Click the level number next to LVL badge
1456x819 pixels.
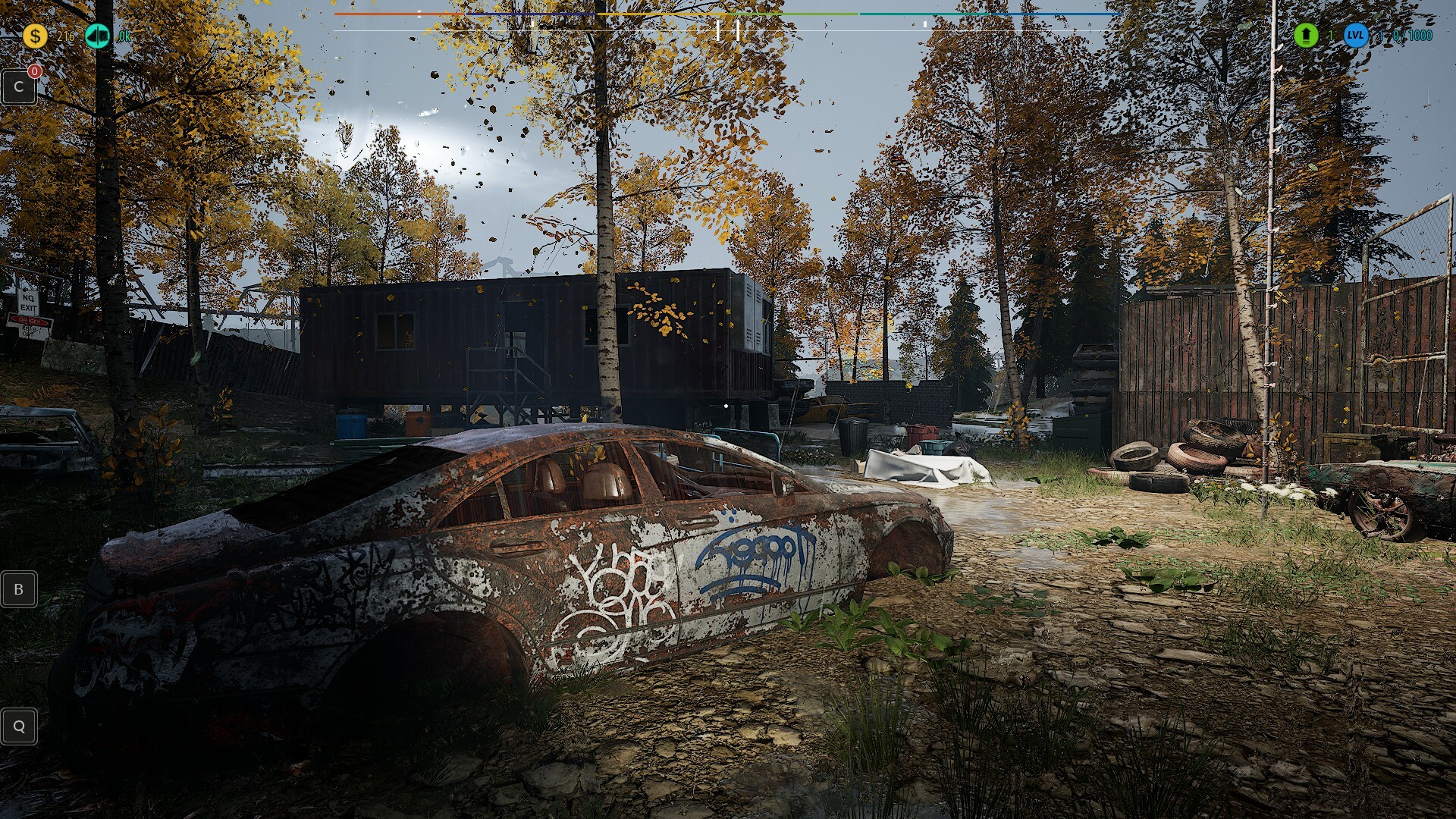pos(1382,35)
